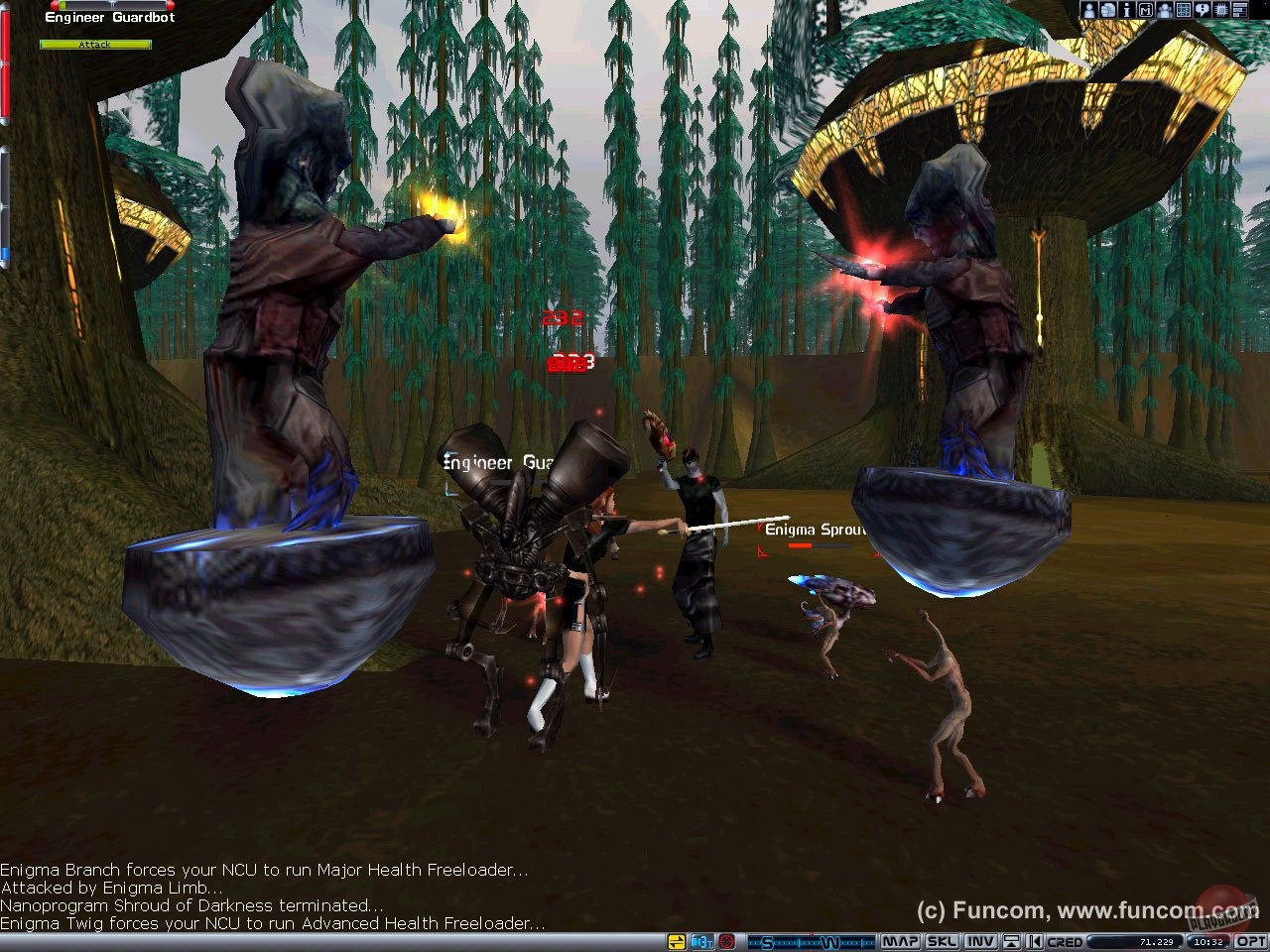Open inventory via the INV button

pos(981,941)
